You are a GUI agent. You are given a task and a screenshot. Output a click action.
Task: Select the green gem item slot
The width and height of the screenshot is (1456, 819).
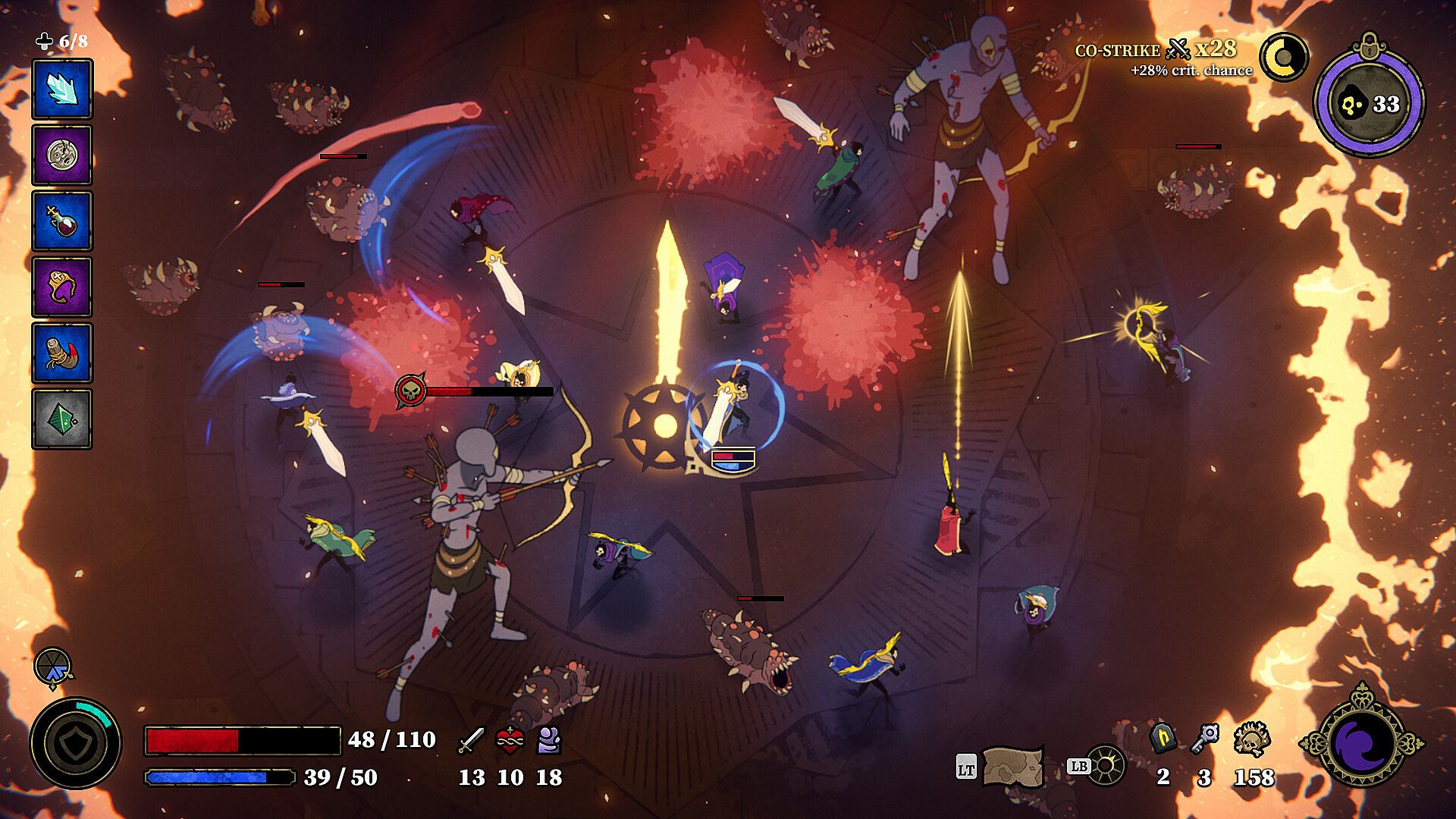pyautogui.click(x=62, y=419)
